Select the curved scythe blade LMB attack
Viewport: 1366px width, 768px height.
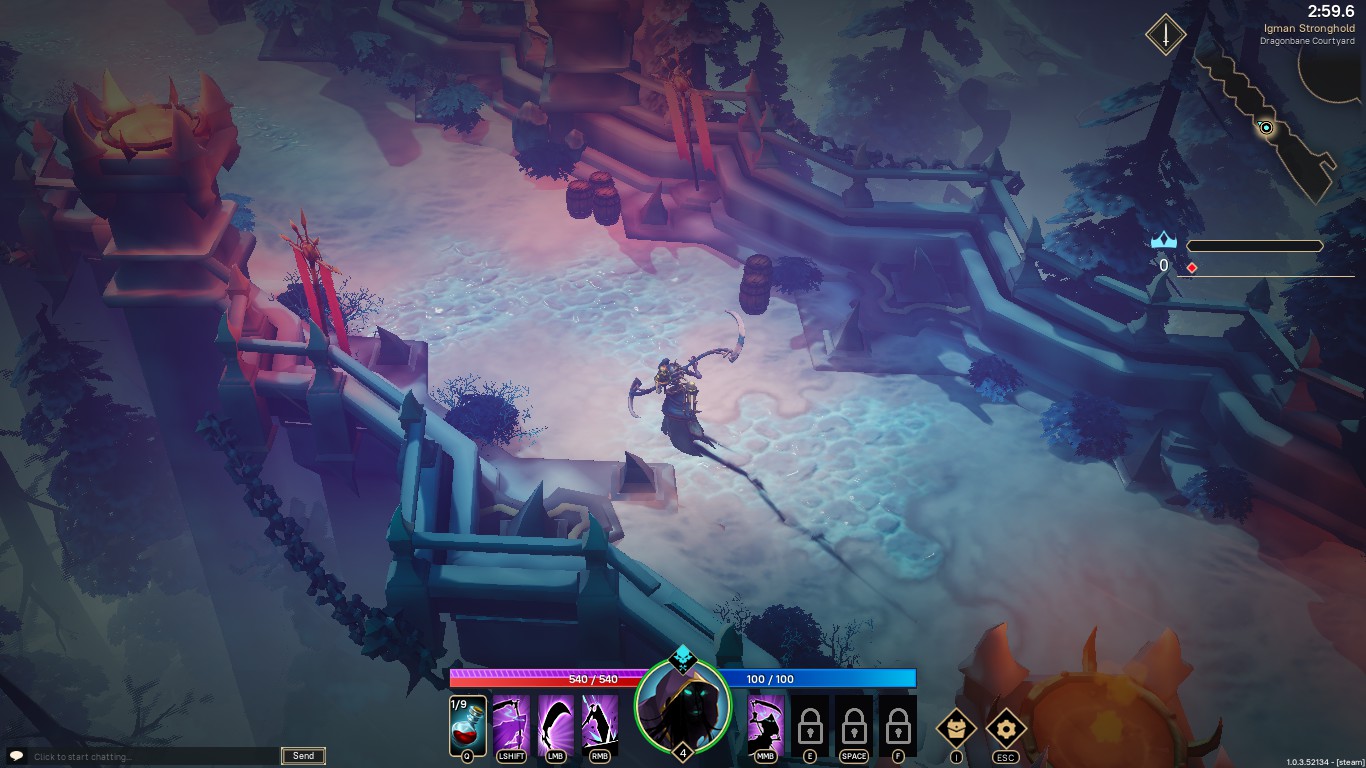pos(556,723)
